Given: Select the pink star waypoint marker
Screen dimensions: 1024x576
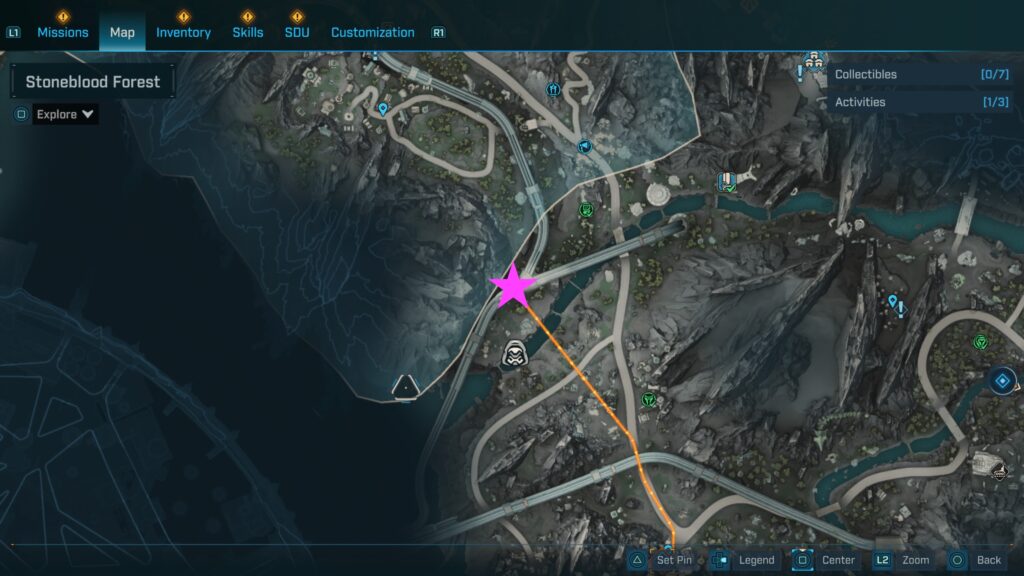Looking at the screenshot, I should 514,285.
